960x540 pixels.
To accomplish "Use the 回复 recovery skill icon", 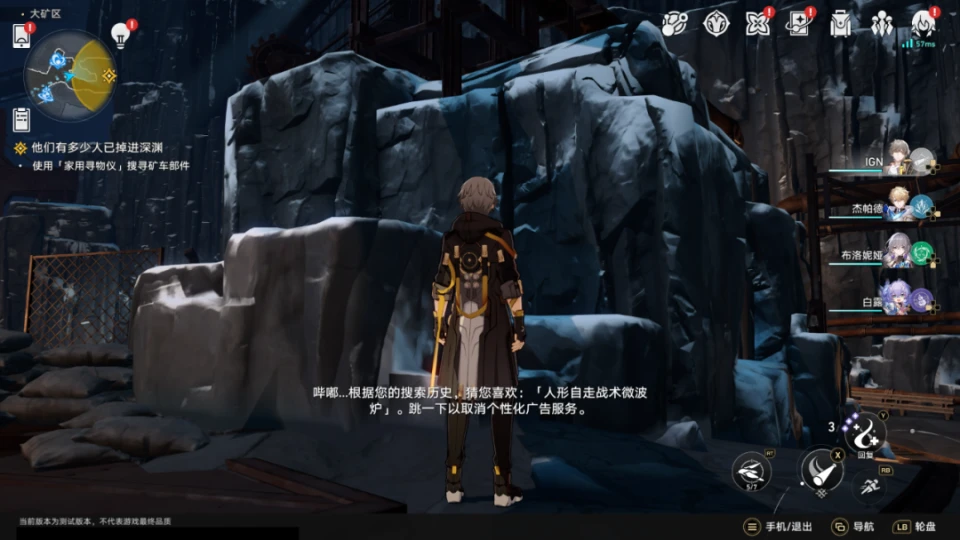I will click(863, 433).
